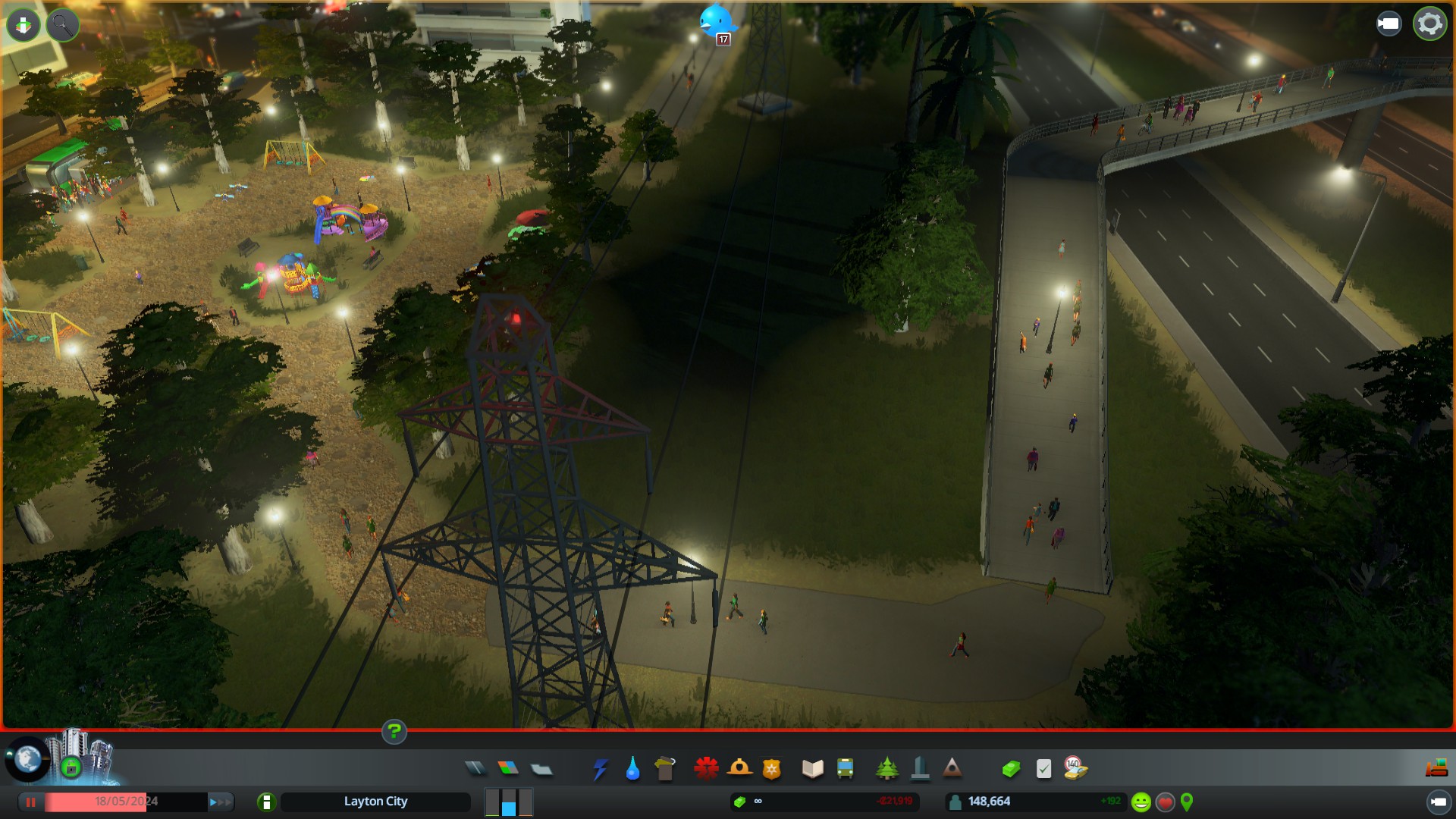Open the Roads build menu
The height and width of the screenshot is (819, 1456).
coord(475,769)
